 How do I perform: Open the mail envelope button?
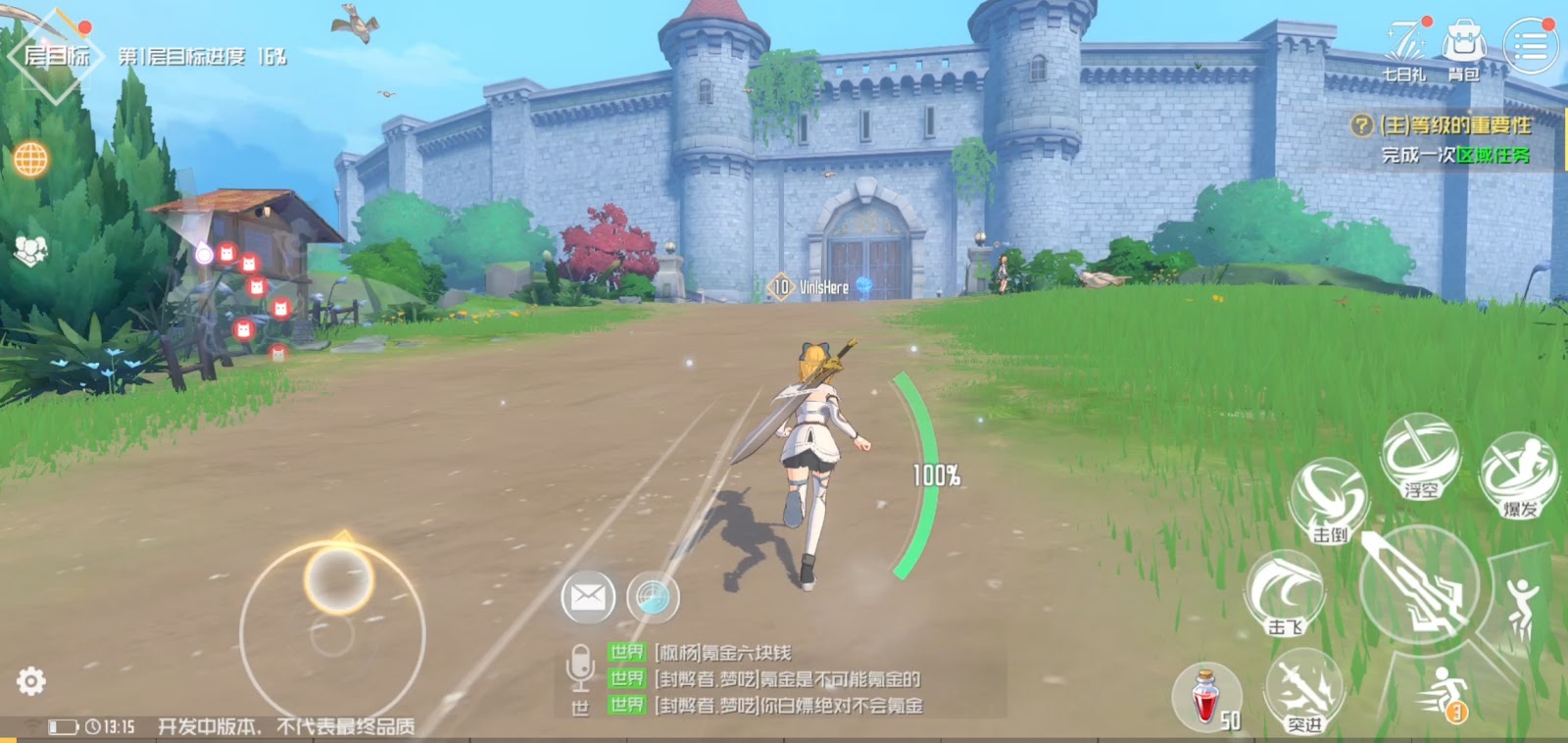point(588,596)
